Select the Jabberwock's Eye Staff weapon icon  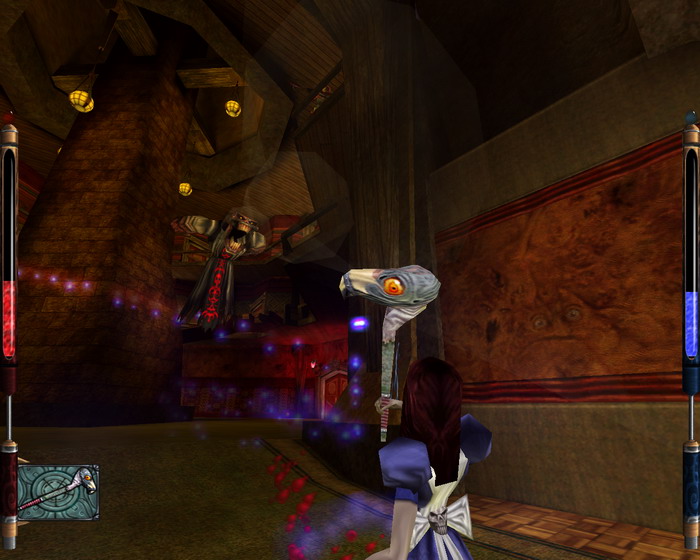pos(58,492)
